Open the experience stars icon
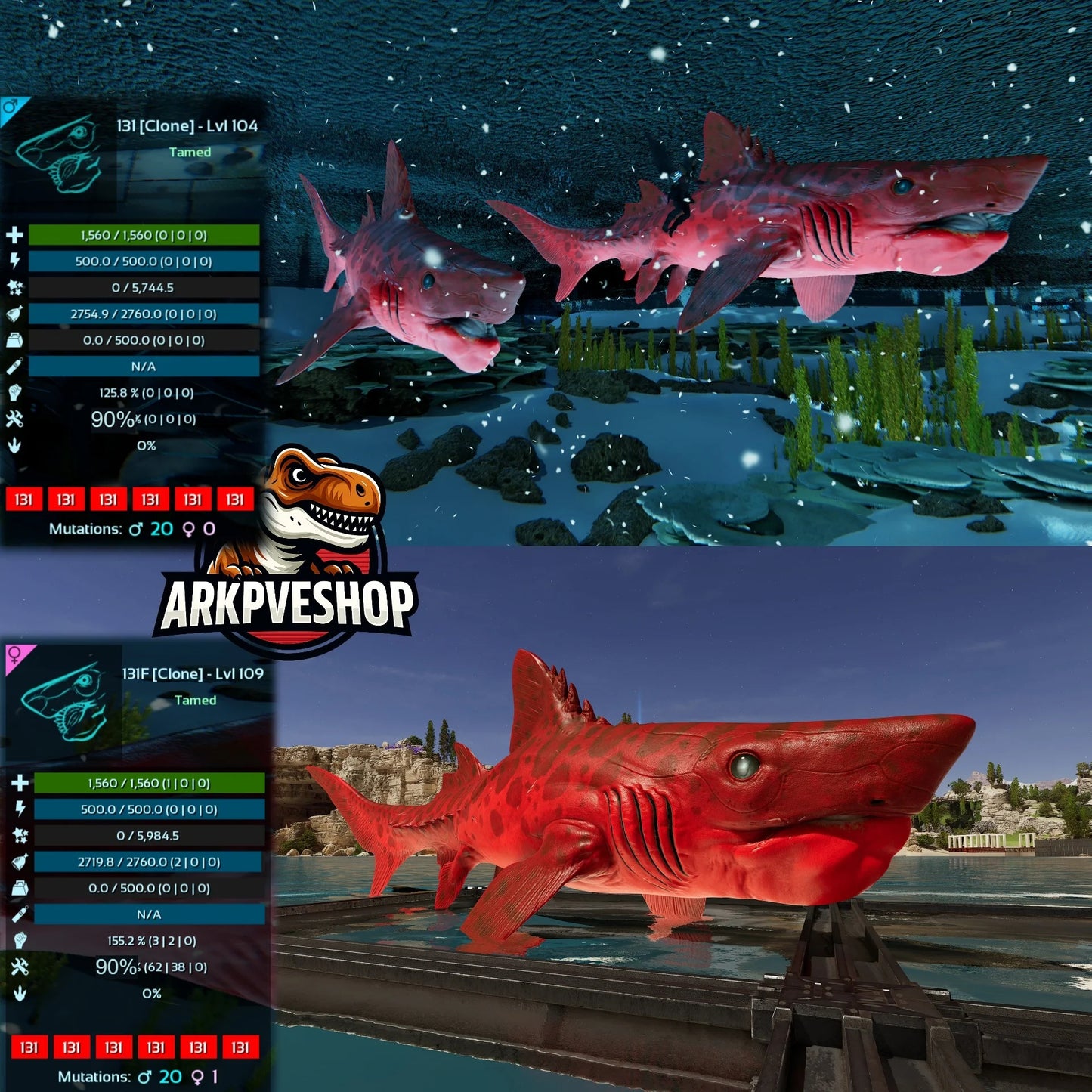The height and width of the screenshot is (1092, 1092). (x=17, y=286)
